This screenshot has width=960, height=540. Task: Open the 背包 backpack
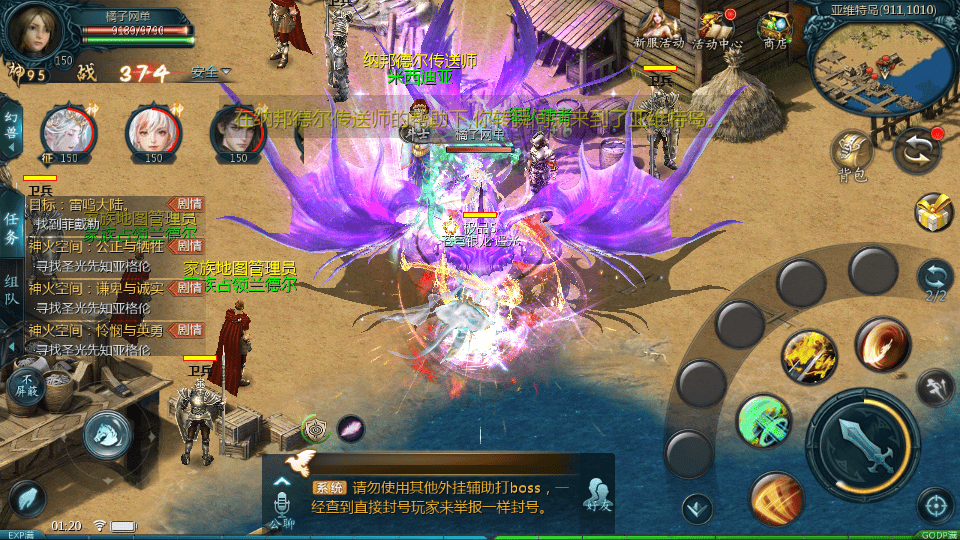852,155
